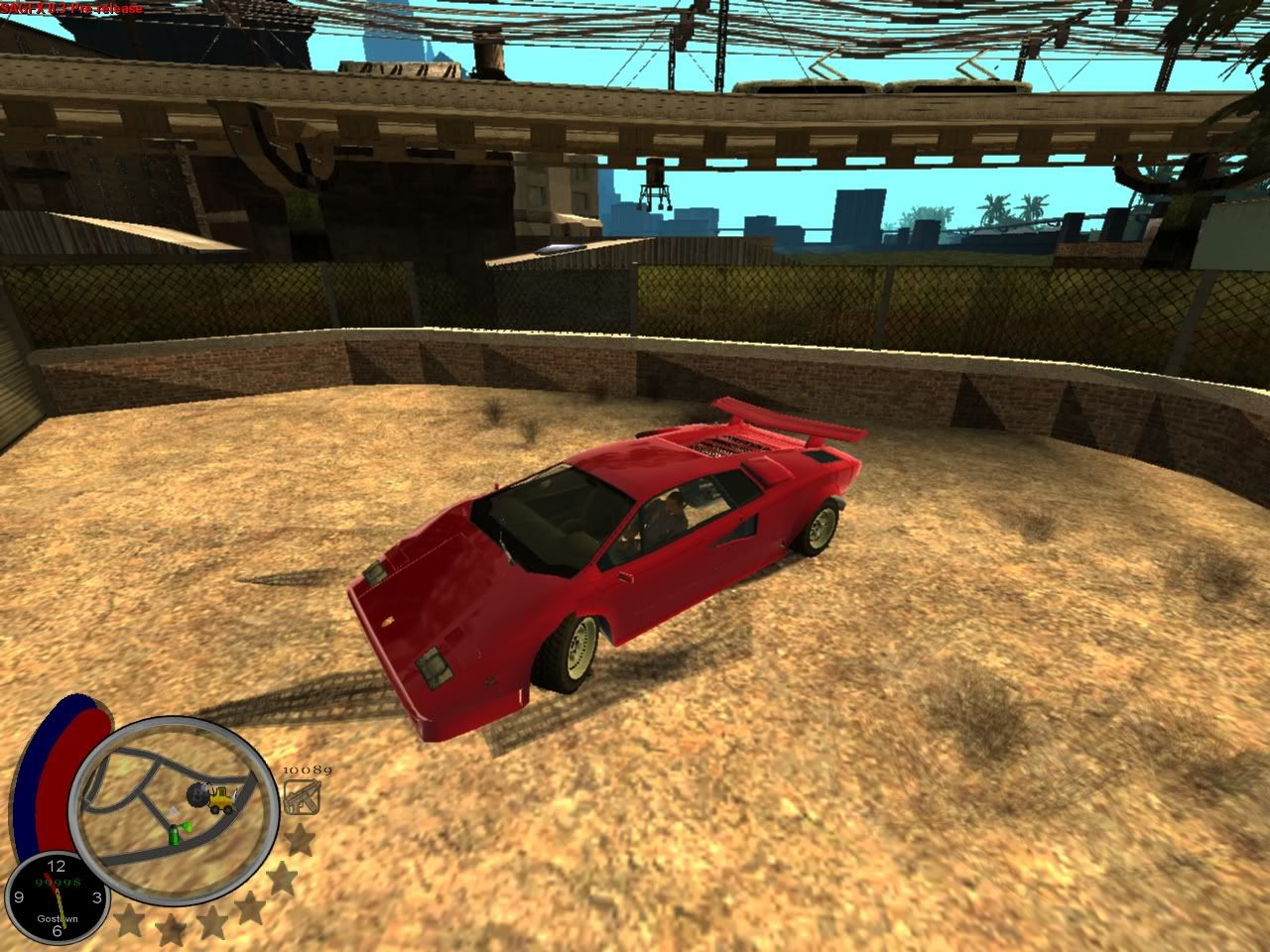This screenshot has width=1270, height=952.
Task: Select the submachine gun weapon icon
Action: (x=298, y=796)
